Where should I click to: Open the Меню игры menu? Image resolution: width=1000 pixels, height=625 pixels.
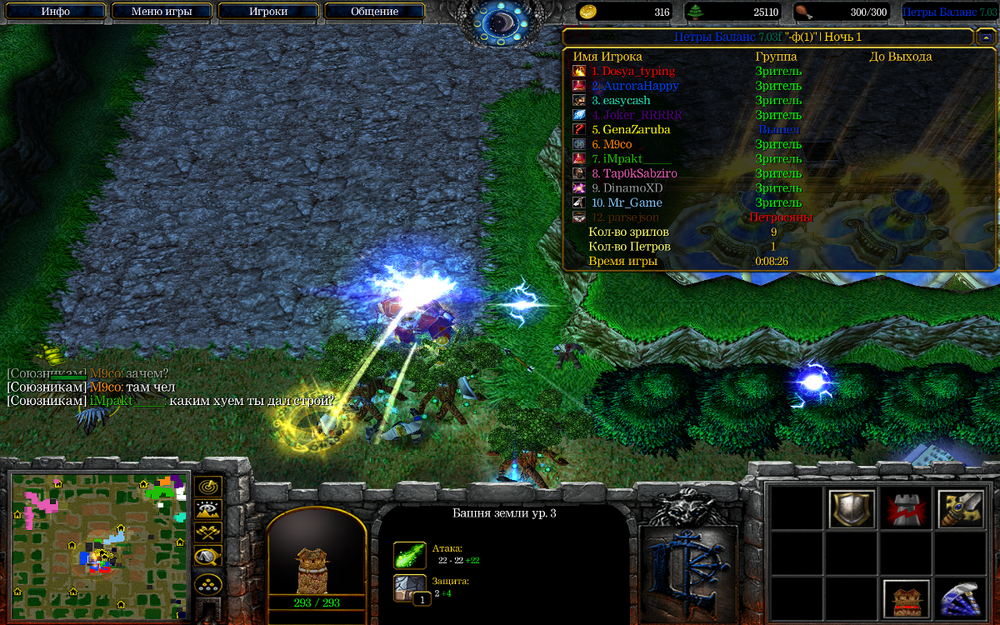click(161, 12)
